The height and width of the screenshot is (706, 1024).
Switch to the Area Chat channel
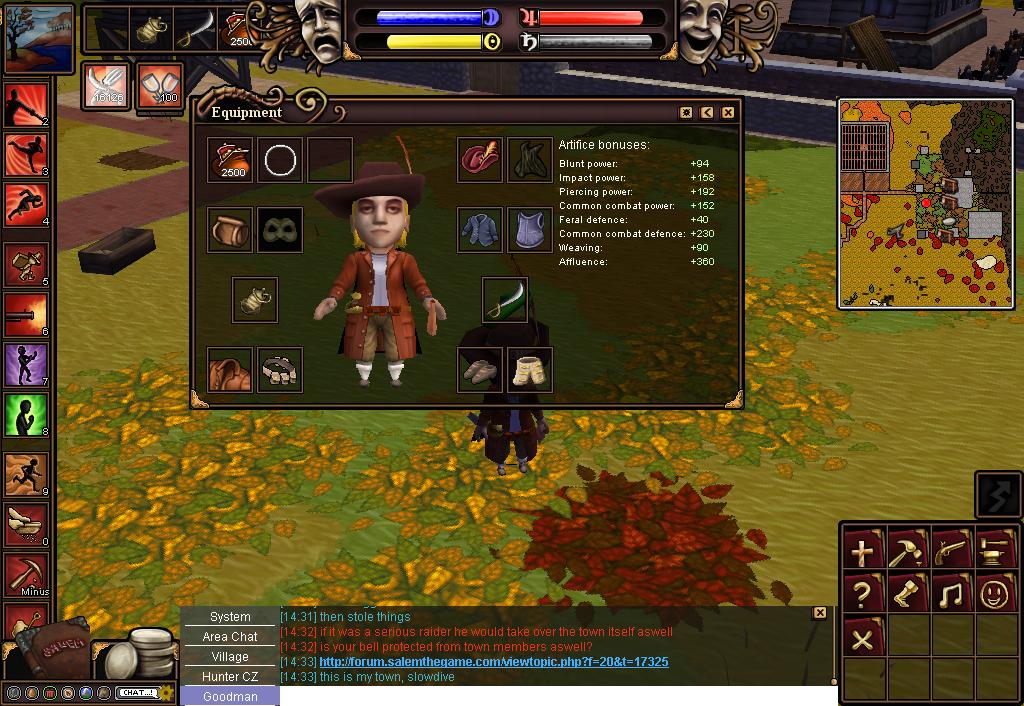[x=230, y=637]
